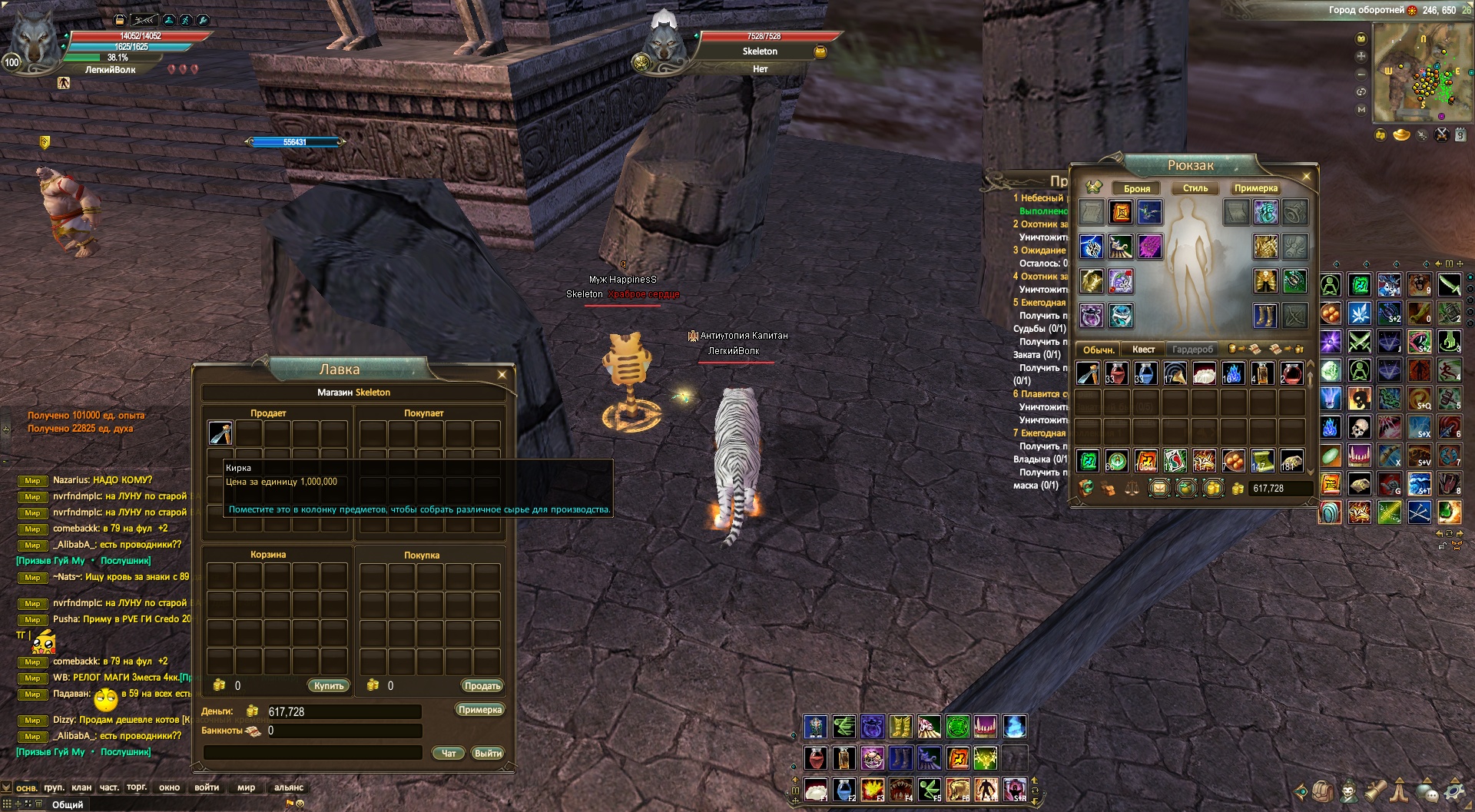Click the Продать button in the shop

(482, 685)
